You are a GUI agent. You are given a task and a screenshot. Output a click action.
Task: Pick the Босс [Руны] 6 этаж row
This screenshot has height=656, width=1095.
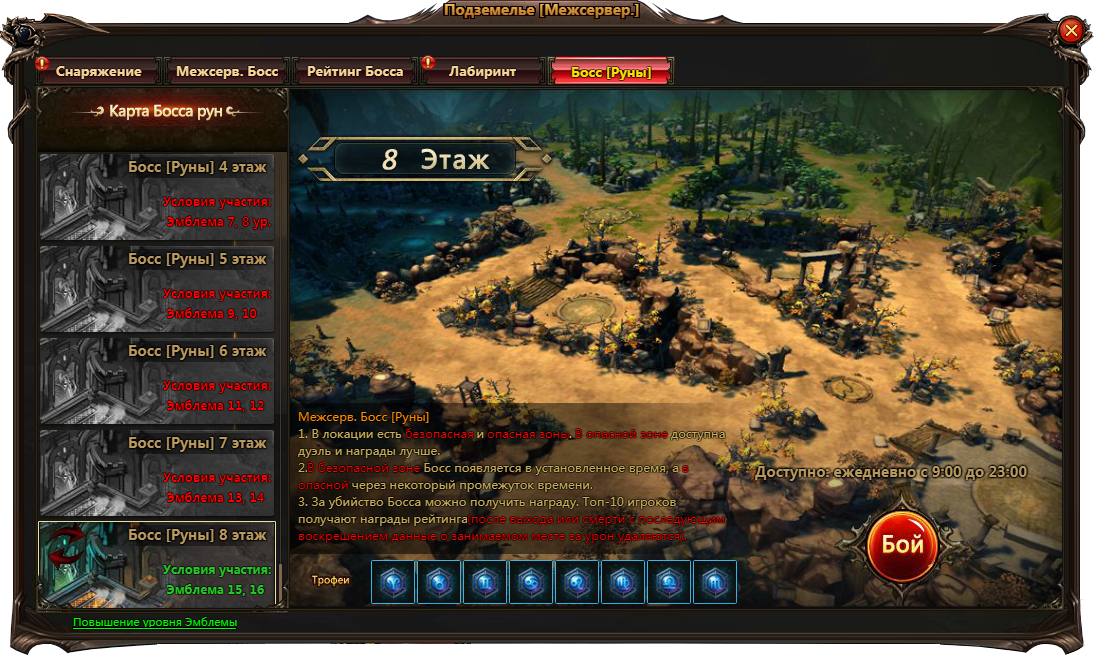[x=157, y=380]
